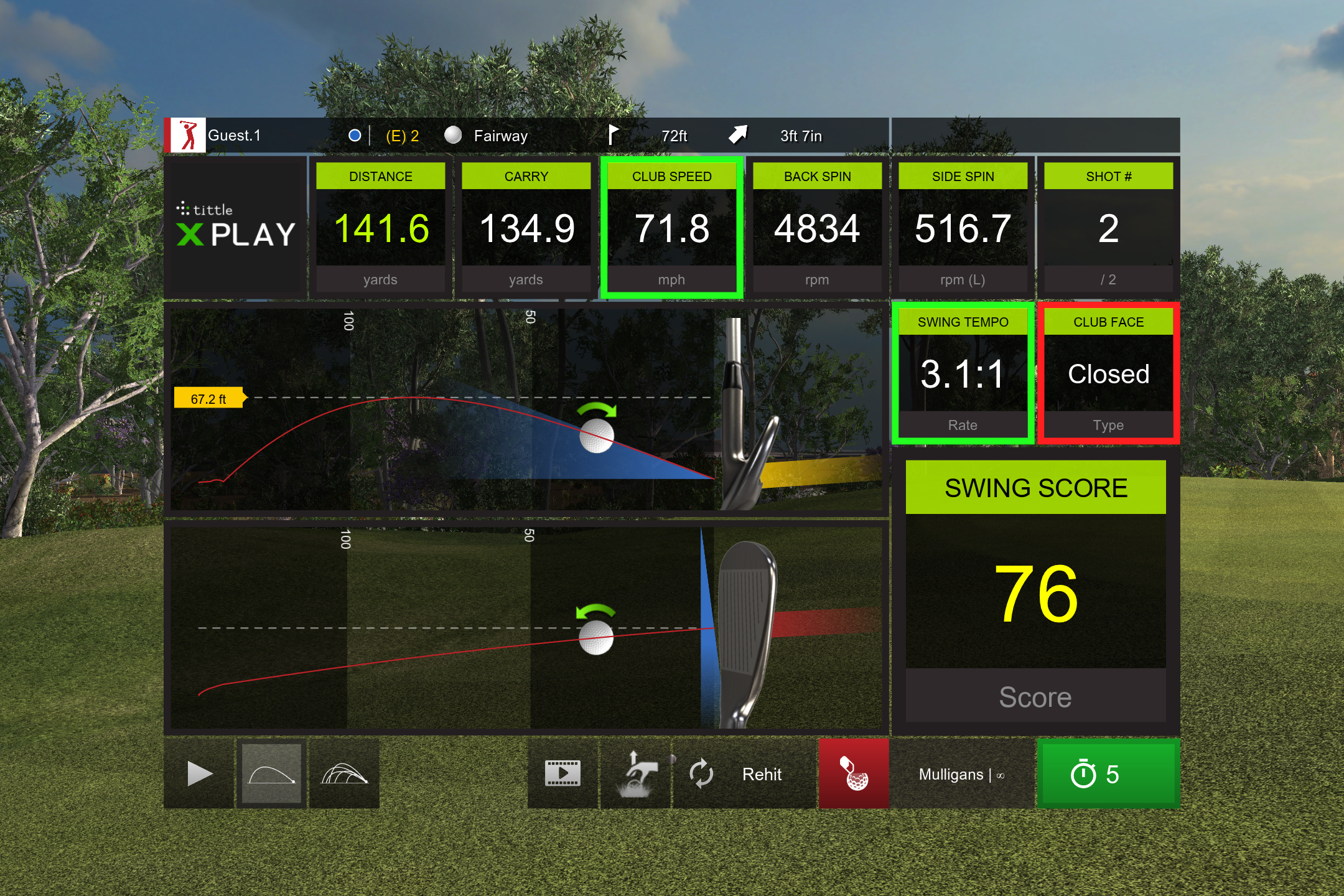The image size is (1344, 896).
Task: Open the video replay filmstrip button
Action: click(x=562, y=774)
